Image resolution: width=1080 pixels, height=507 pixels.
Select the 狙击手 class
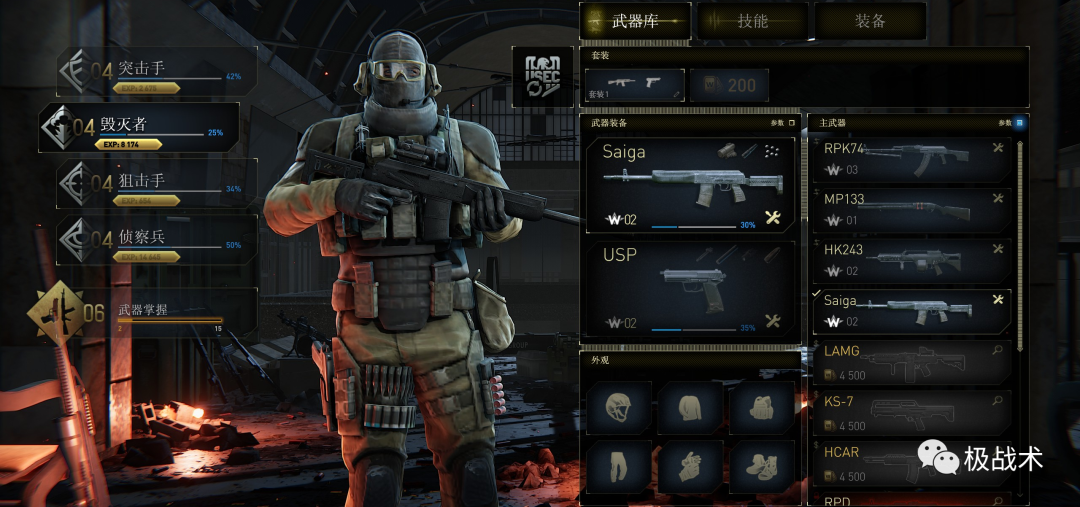(157, 184)
